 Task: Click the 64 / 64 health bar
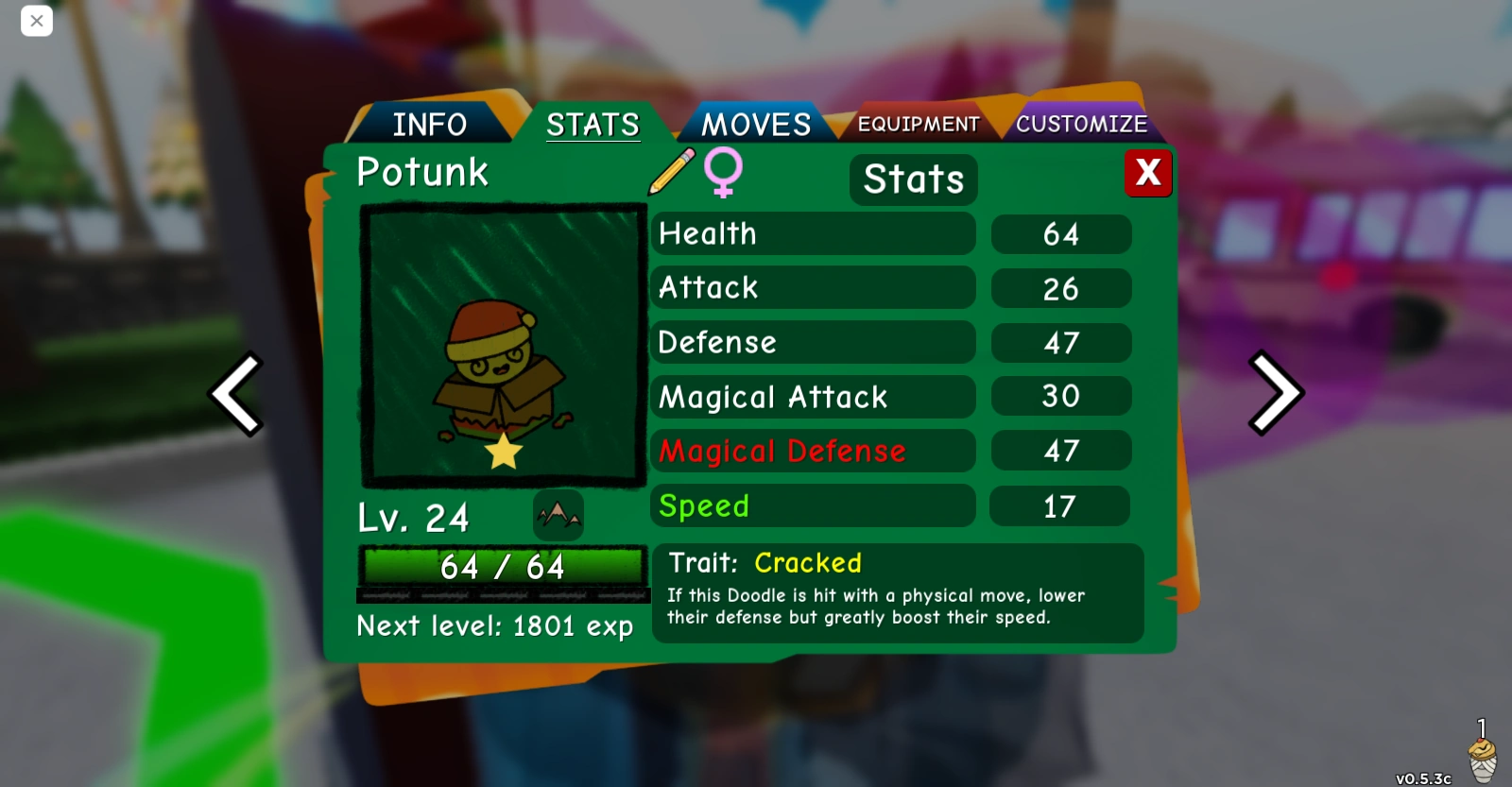(x=502, y=567)
